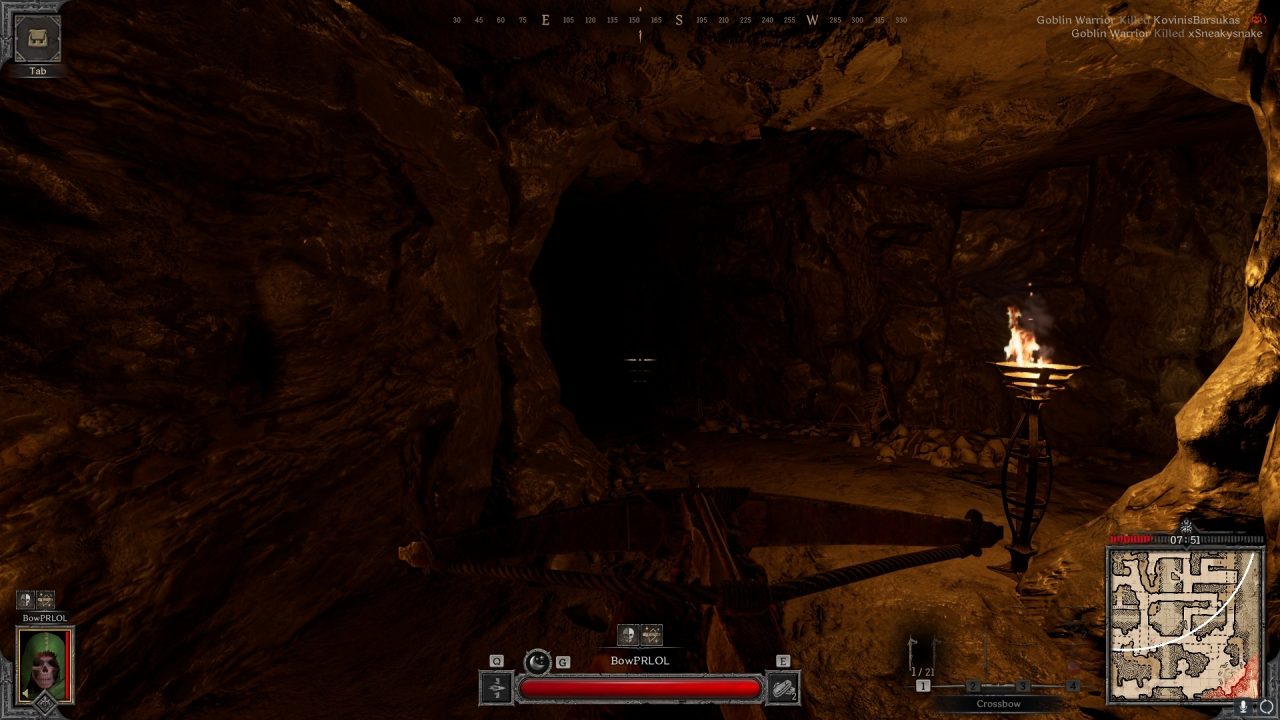Screen dimensions: 1280x720
Task: Click the skull debuff icon above the health bar
Action: (x=628, y=633)
